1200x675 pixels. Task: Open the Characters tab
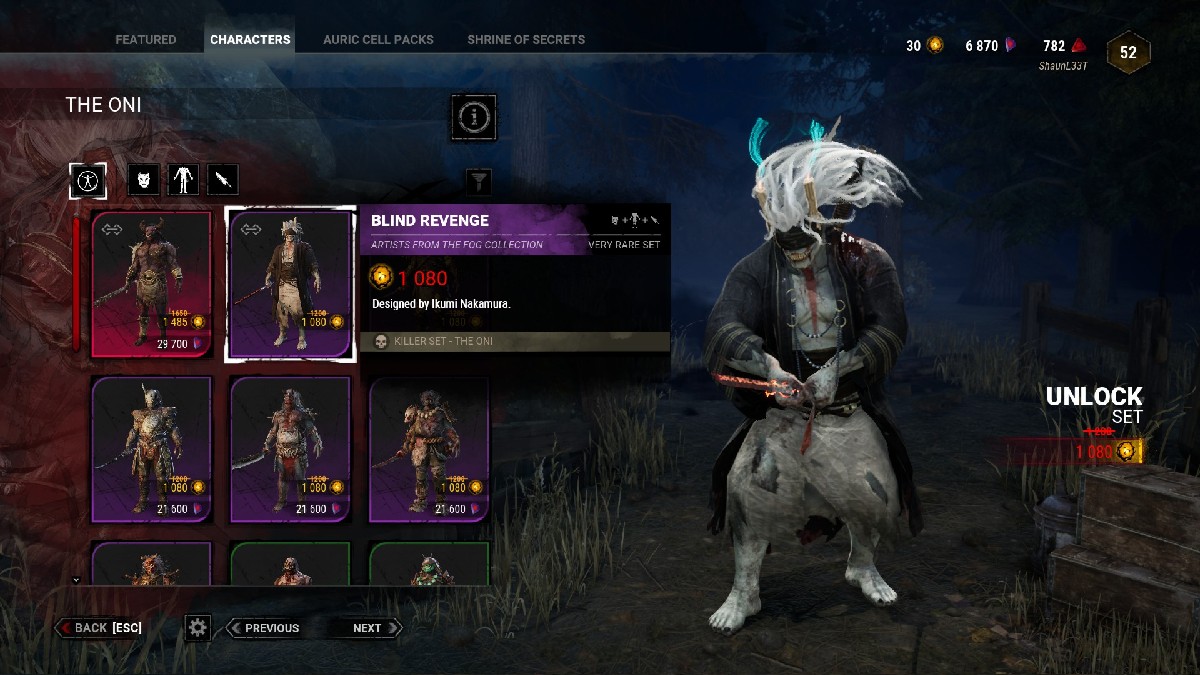pyautogui.click(x=250, y=40)
